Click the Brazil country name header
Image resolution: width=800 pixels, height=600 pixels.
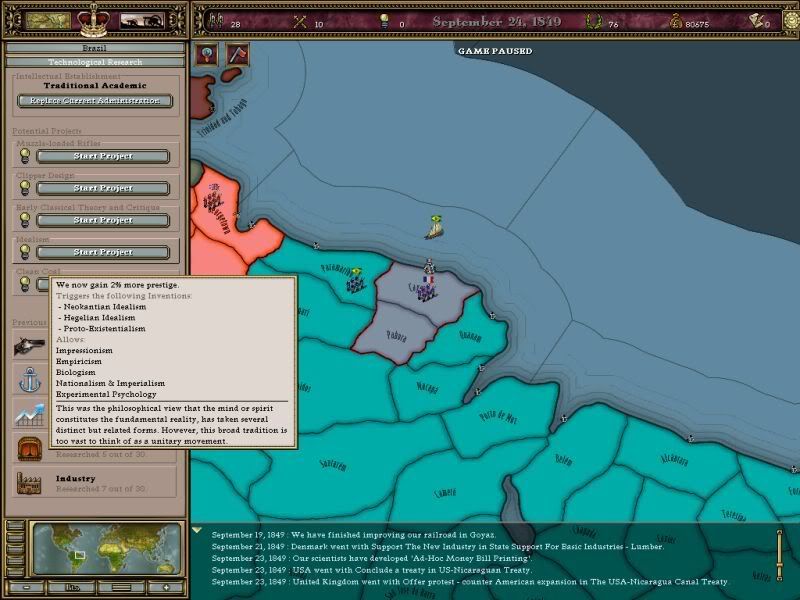pyautogui.click(x=94, y=47)
